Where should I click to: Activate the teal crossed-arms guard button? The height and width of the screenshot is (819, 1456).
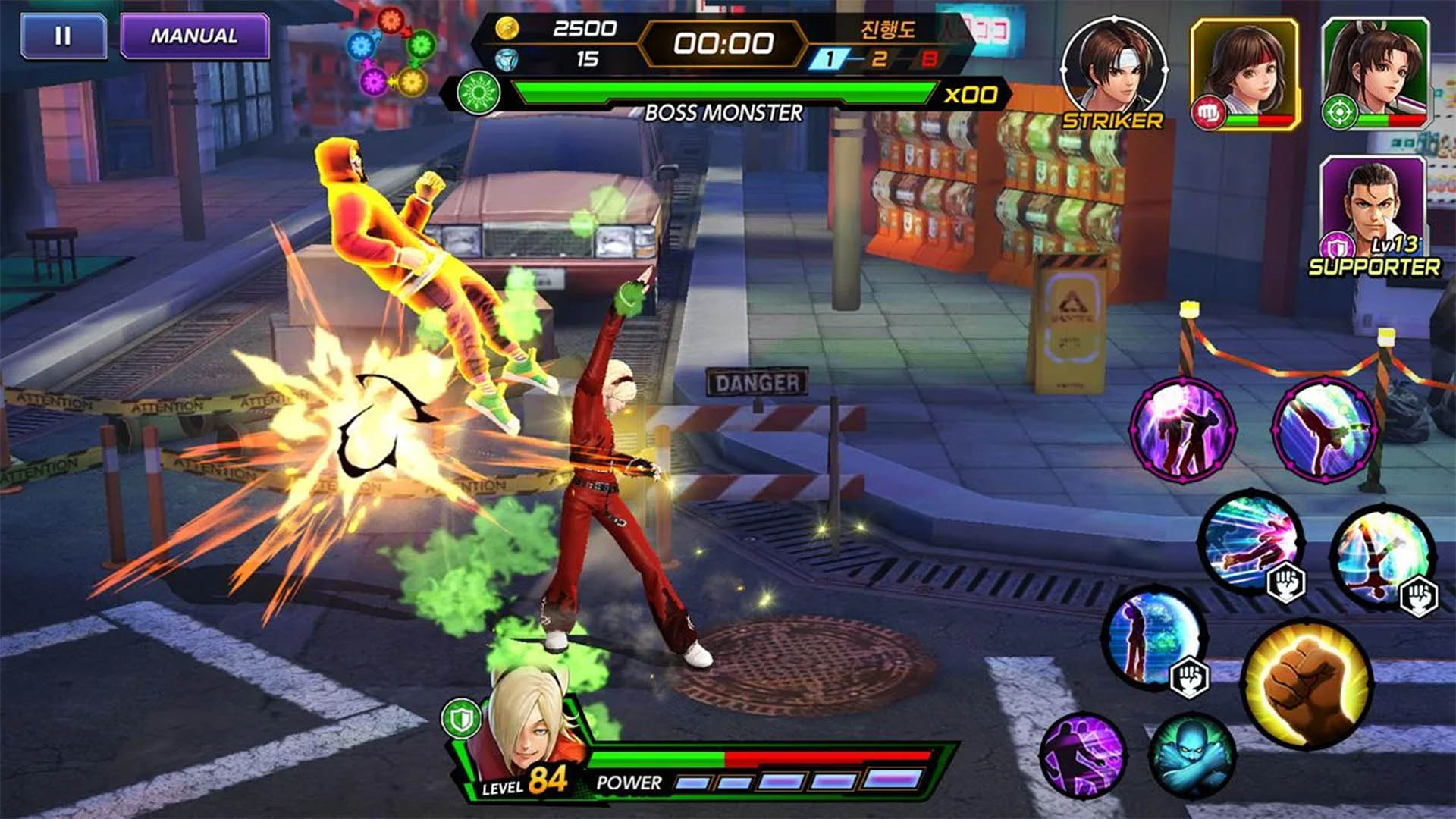(1192, 755)
